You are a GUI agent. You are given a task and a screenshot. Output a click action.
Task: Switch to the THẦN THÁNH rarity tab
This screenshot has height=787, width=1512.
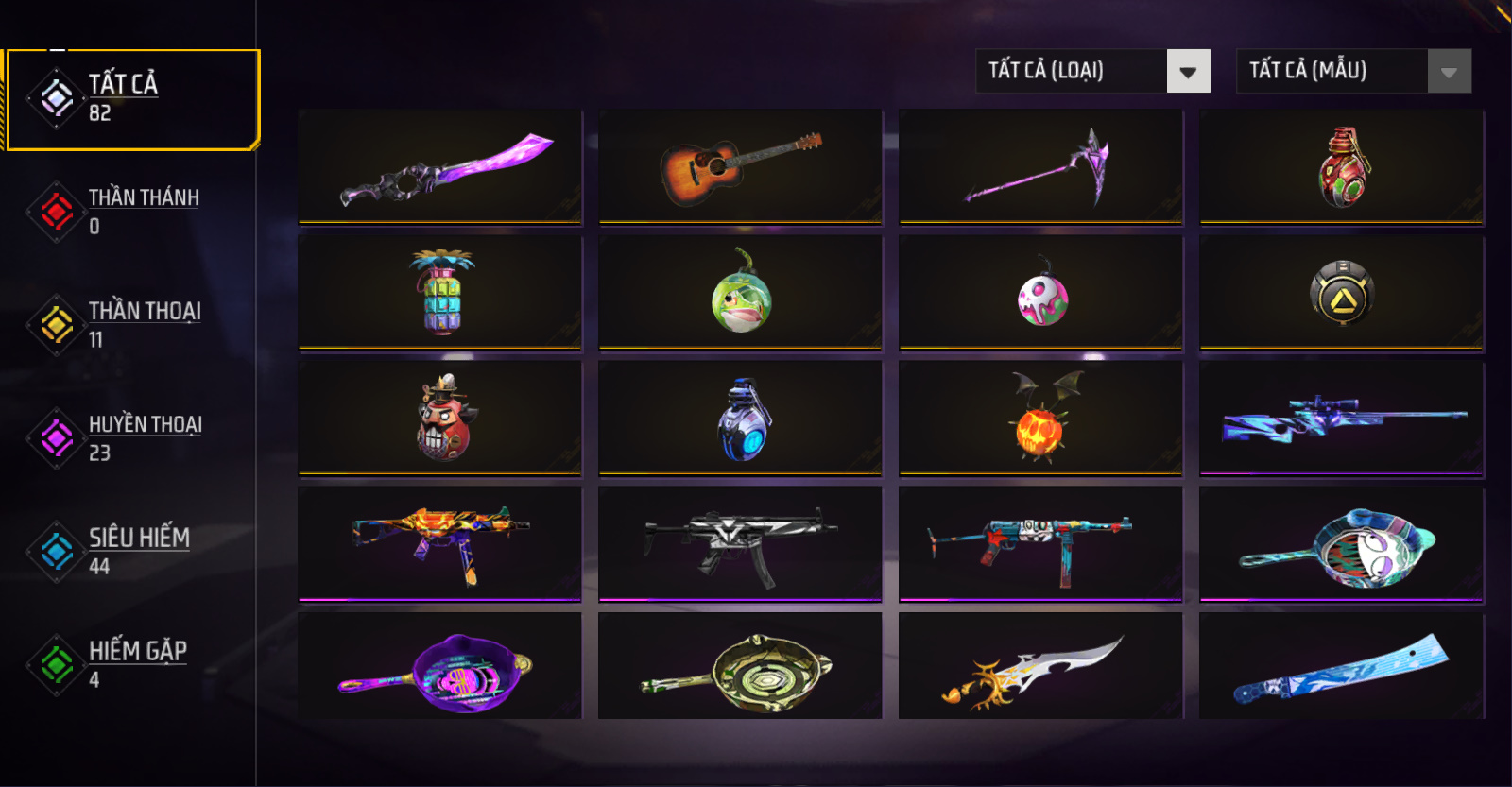coord(132,212)
